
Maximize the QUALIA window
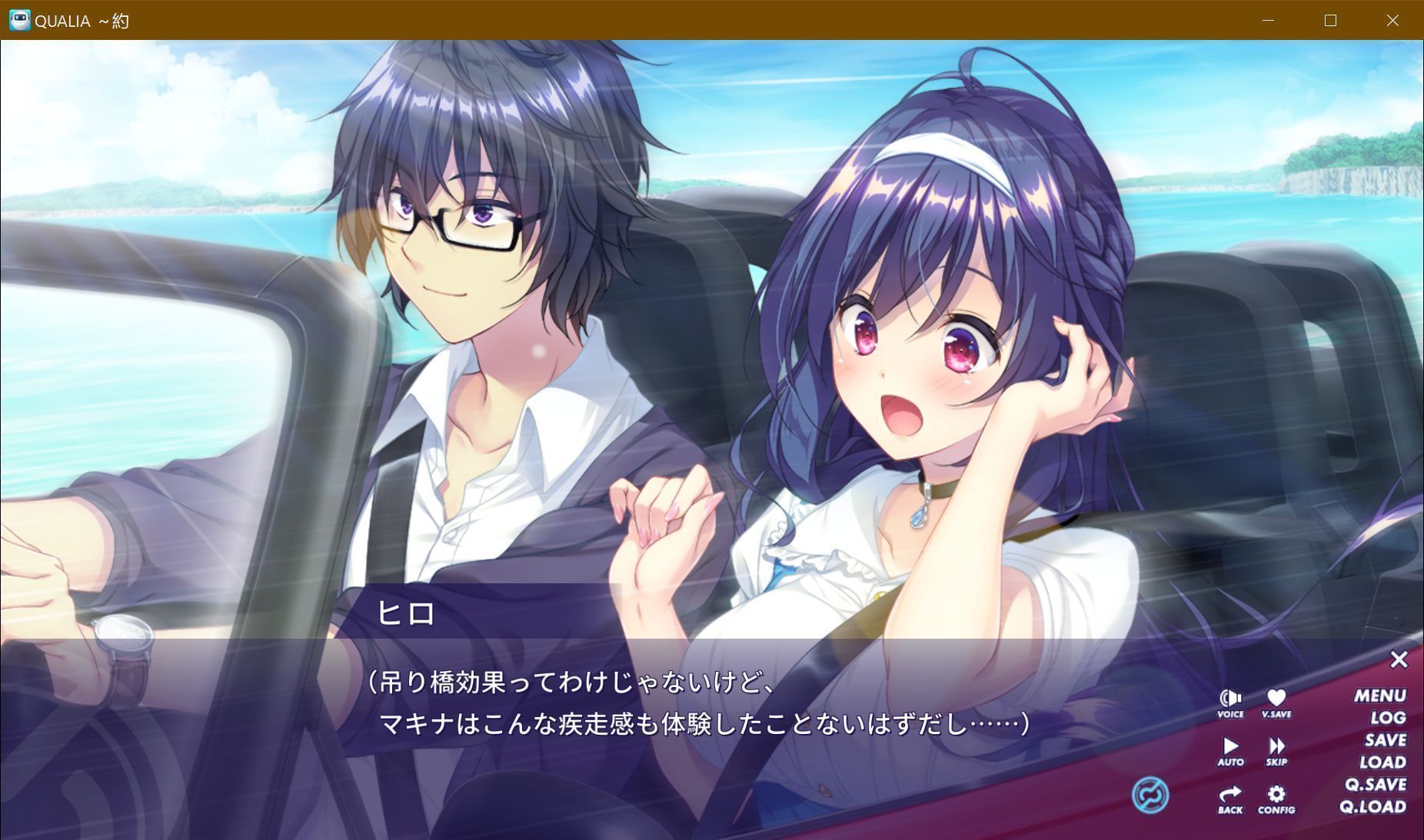click(x=1330, y=21)
